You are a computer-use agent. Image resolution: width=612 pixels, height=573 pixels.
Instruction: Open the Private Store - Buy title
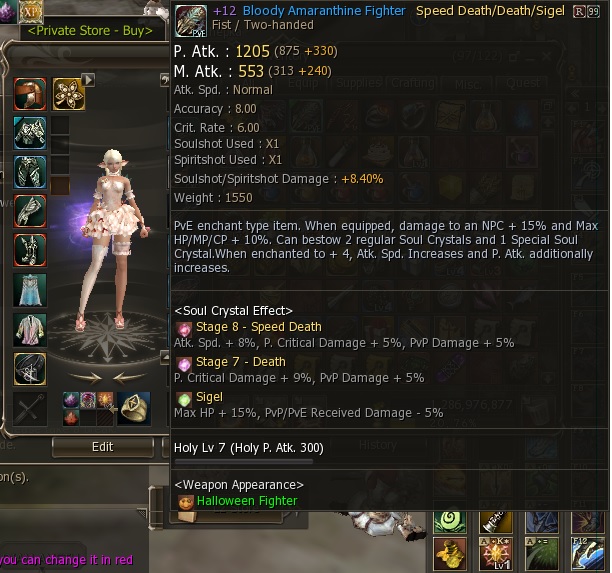point(90,30)
